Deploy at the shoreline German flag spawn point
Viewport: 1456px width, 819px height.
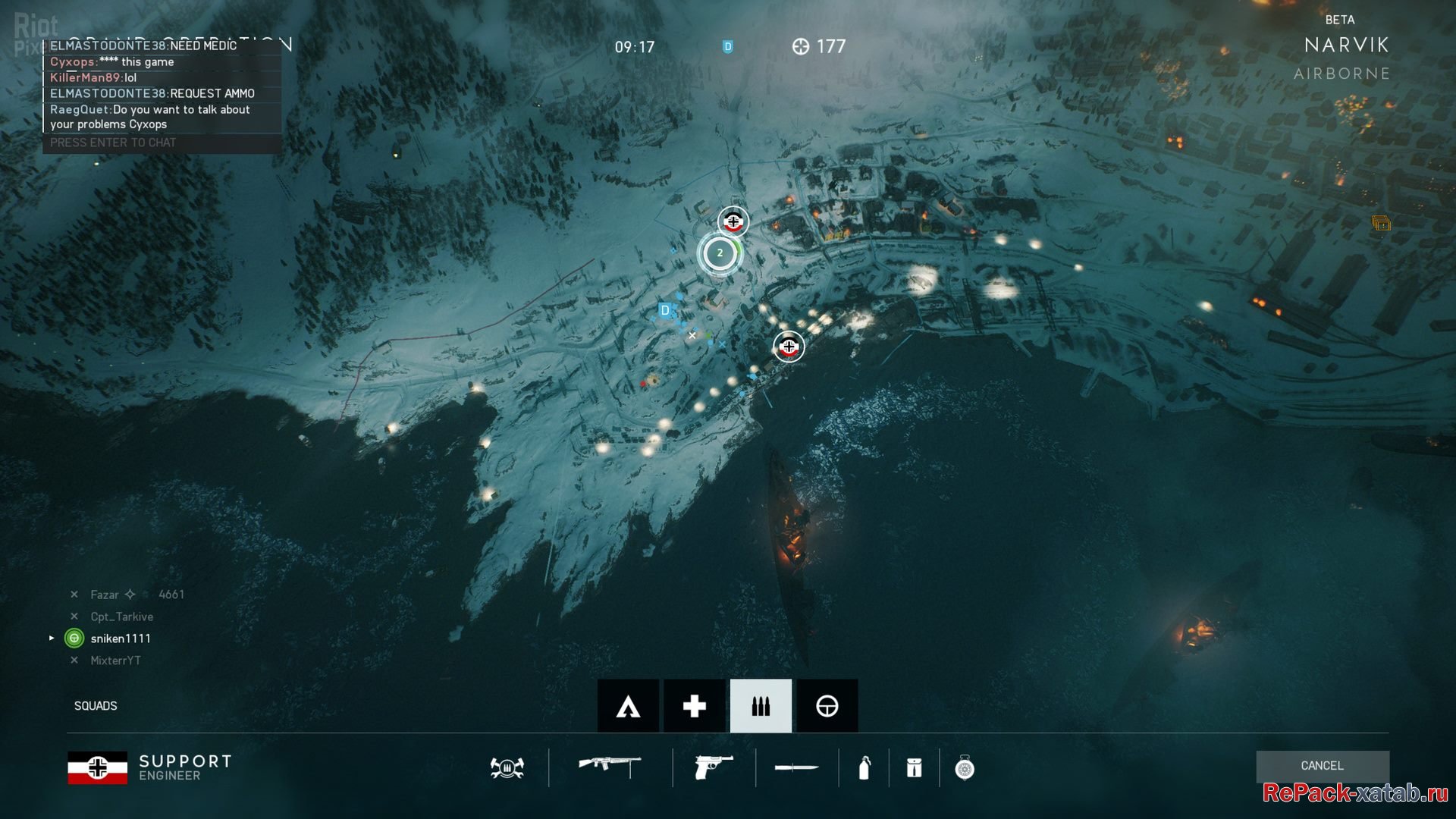(789, 347)
